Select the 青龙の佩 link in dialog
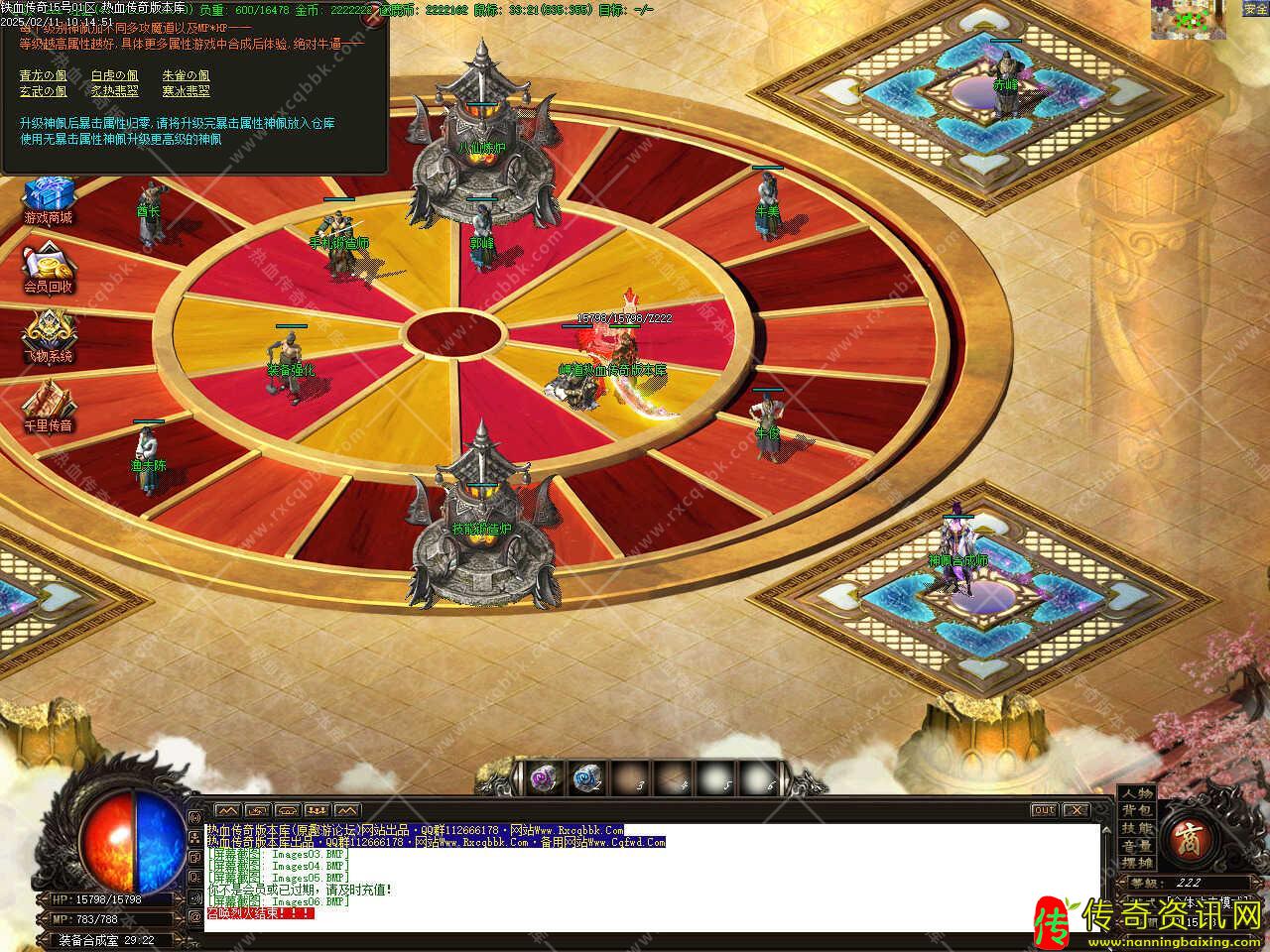 coord(43,75)
